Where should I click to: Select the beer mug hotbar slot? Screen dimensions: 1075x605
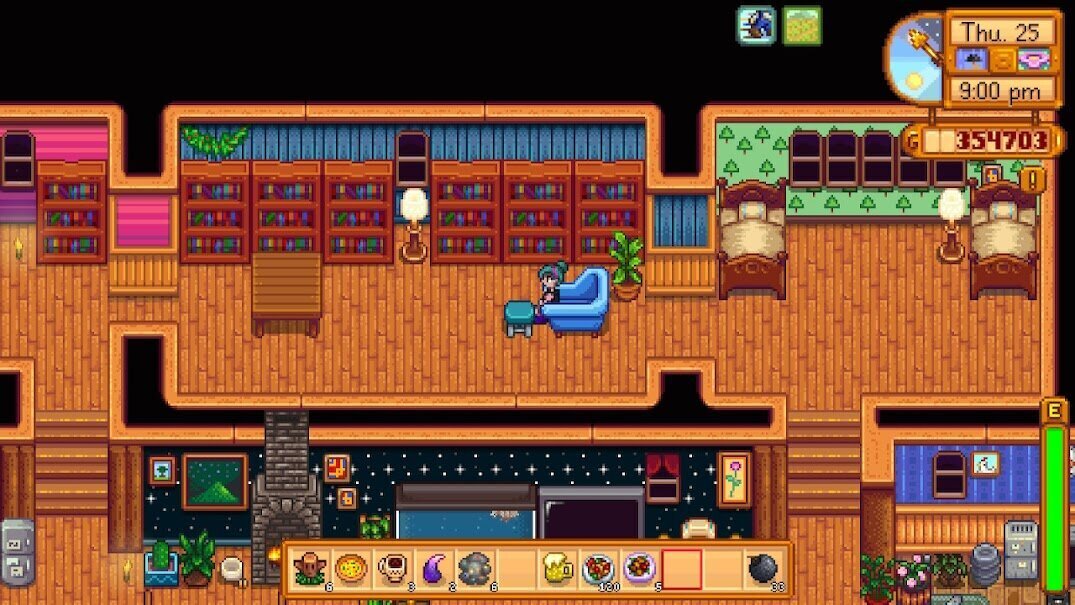(558, 569)
